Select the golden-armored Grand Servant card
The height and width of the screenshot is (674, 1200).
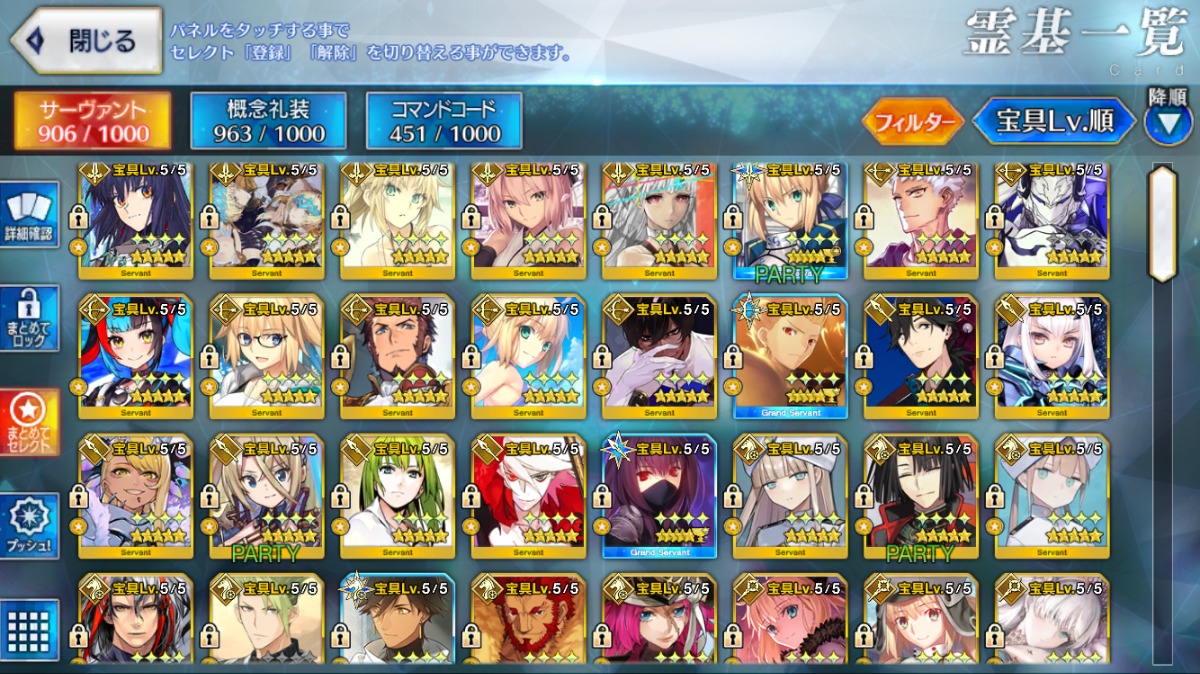[x=790, y=356]
